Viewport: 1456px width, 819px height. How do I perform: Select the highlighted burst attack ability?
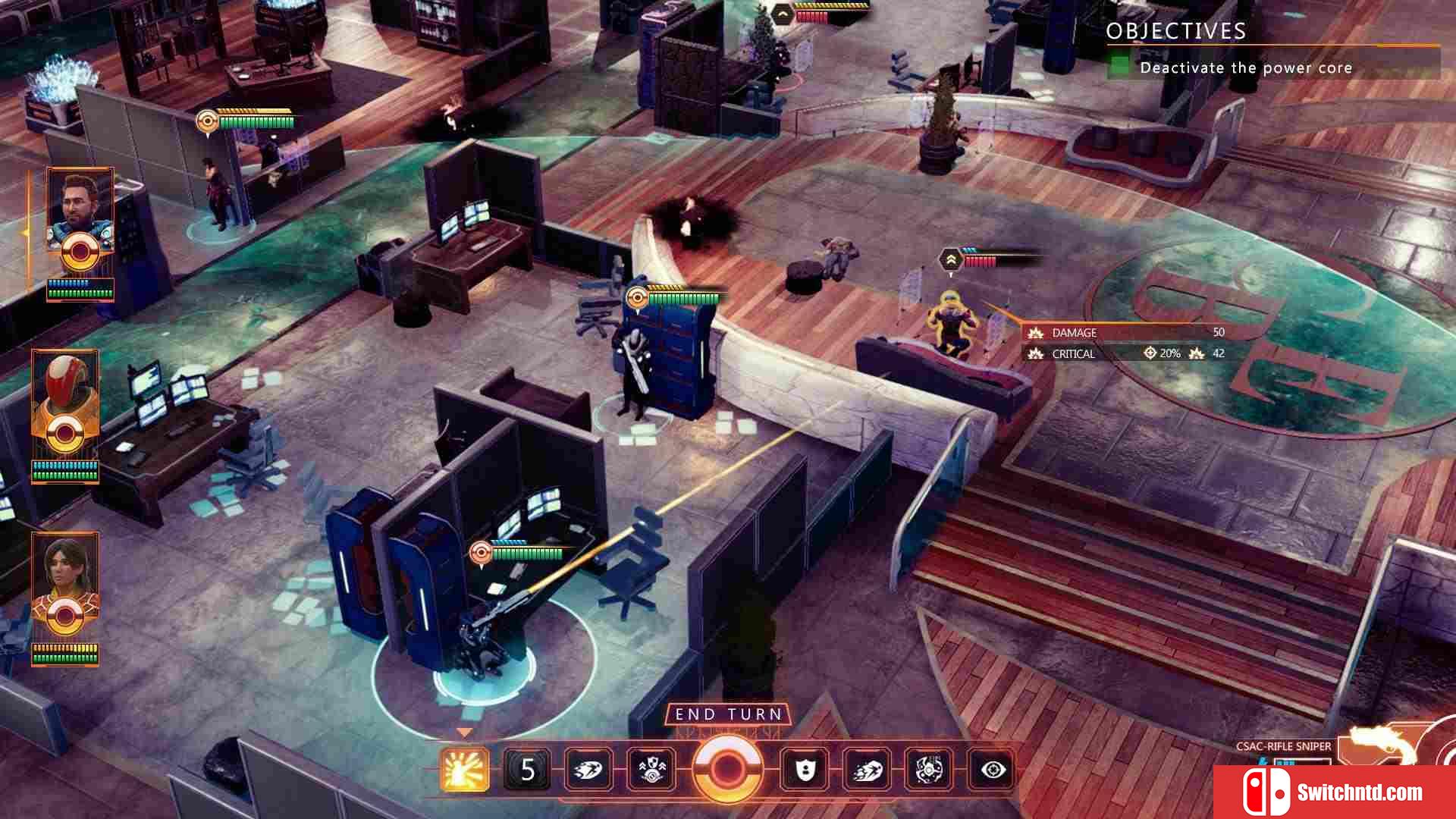tap(464, 770)
